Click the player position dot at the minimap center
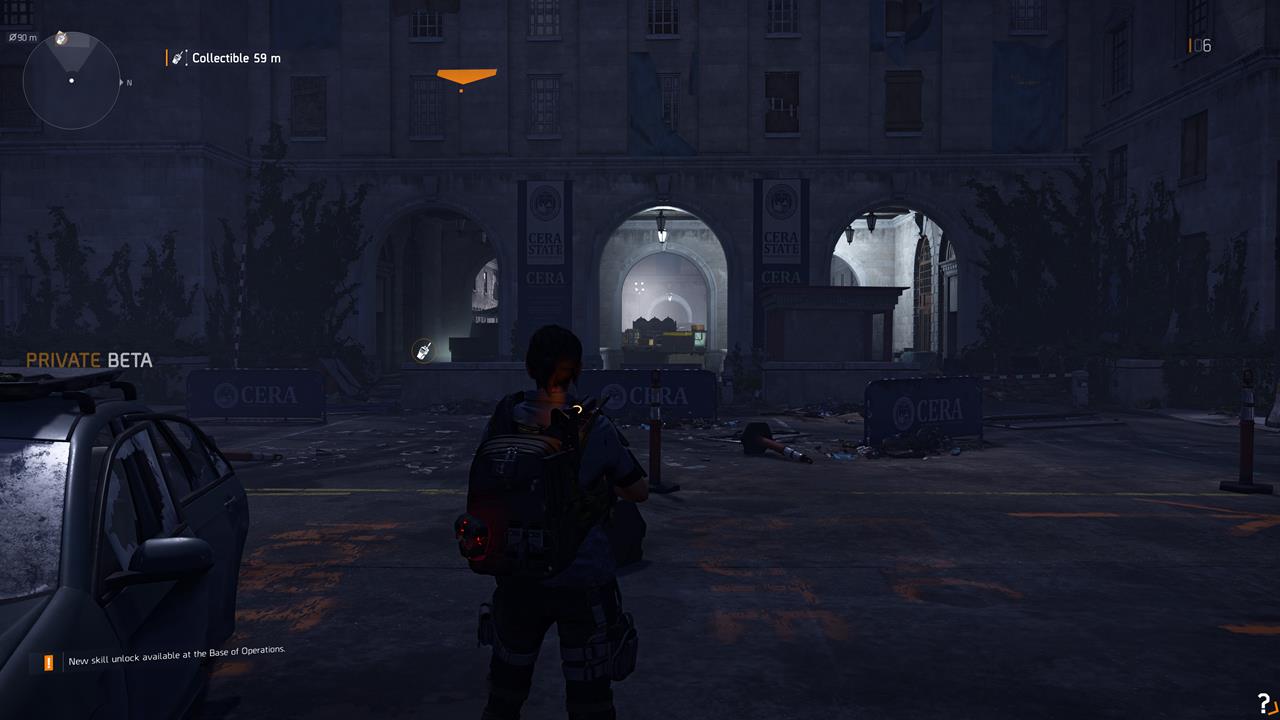This screenshot has width=1280, height=720. point(70,78)
